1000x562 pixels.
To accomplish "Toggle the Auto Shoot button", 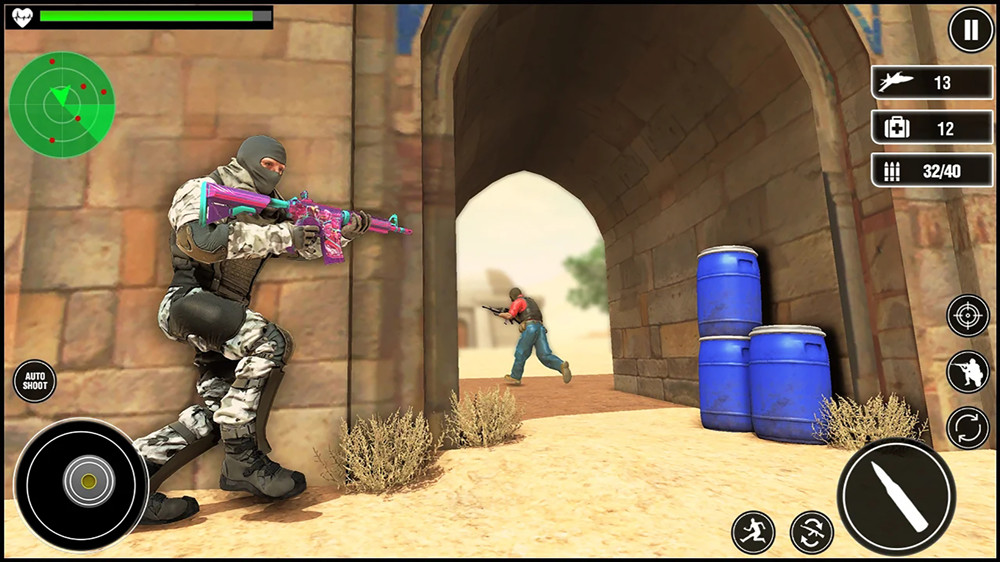I will pos(35,382).
